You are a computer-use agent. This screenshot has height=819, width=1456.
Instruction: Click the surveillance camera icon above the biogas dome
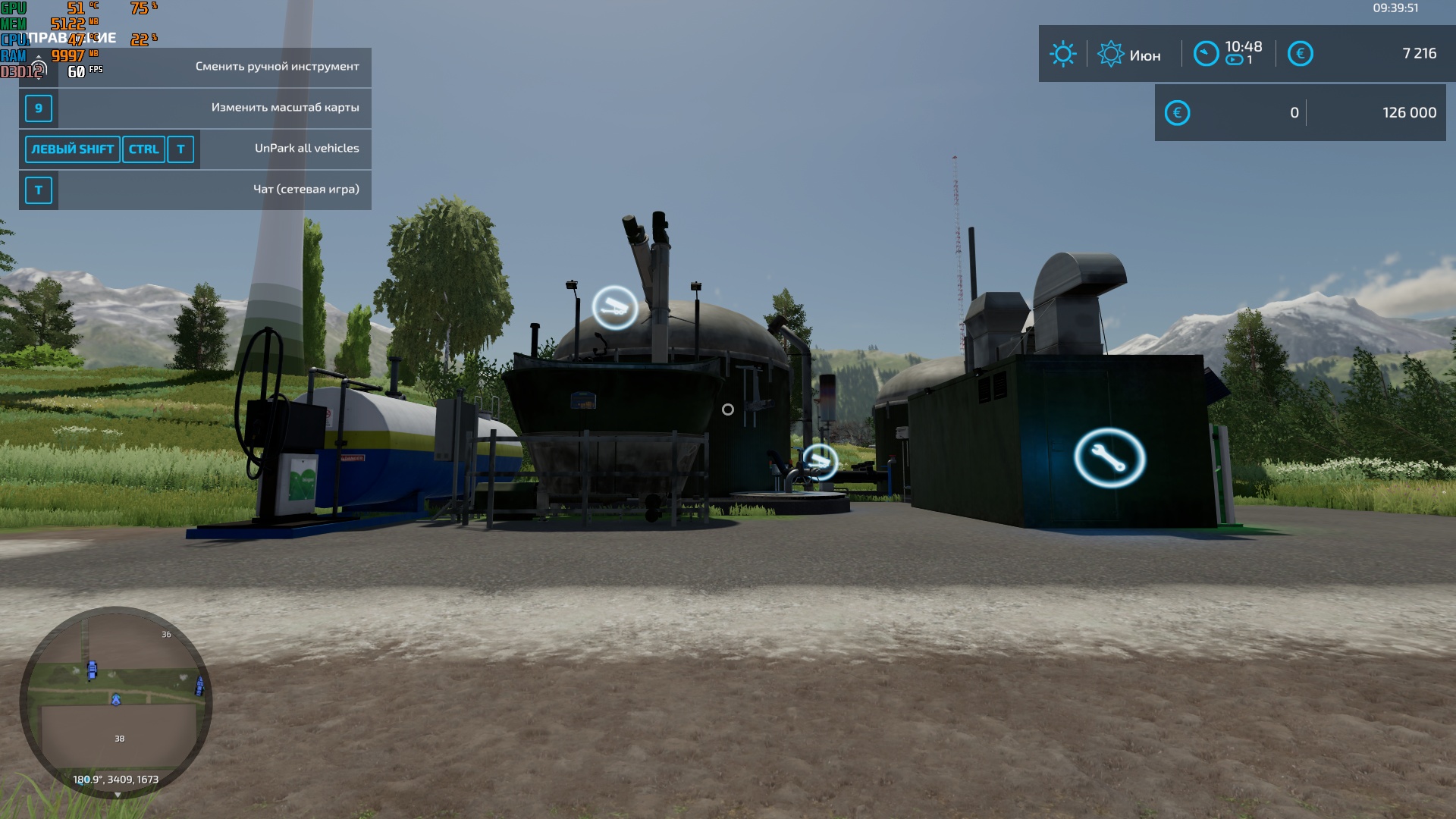click(x=615, y=306)
